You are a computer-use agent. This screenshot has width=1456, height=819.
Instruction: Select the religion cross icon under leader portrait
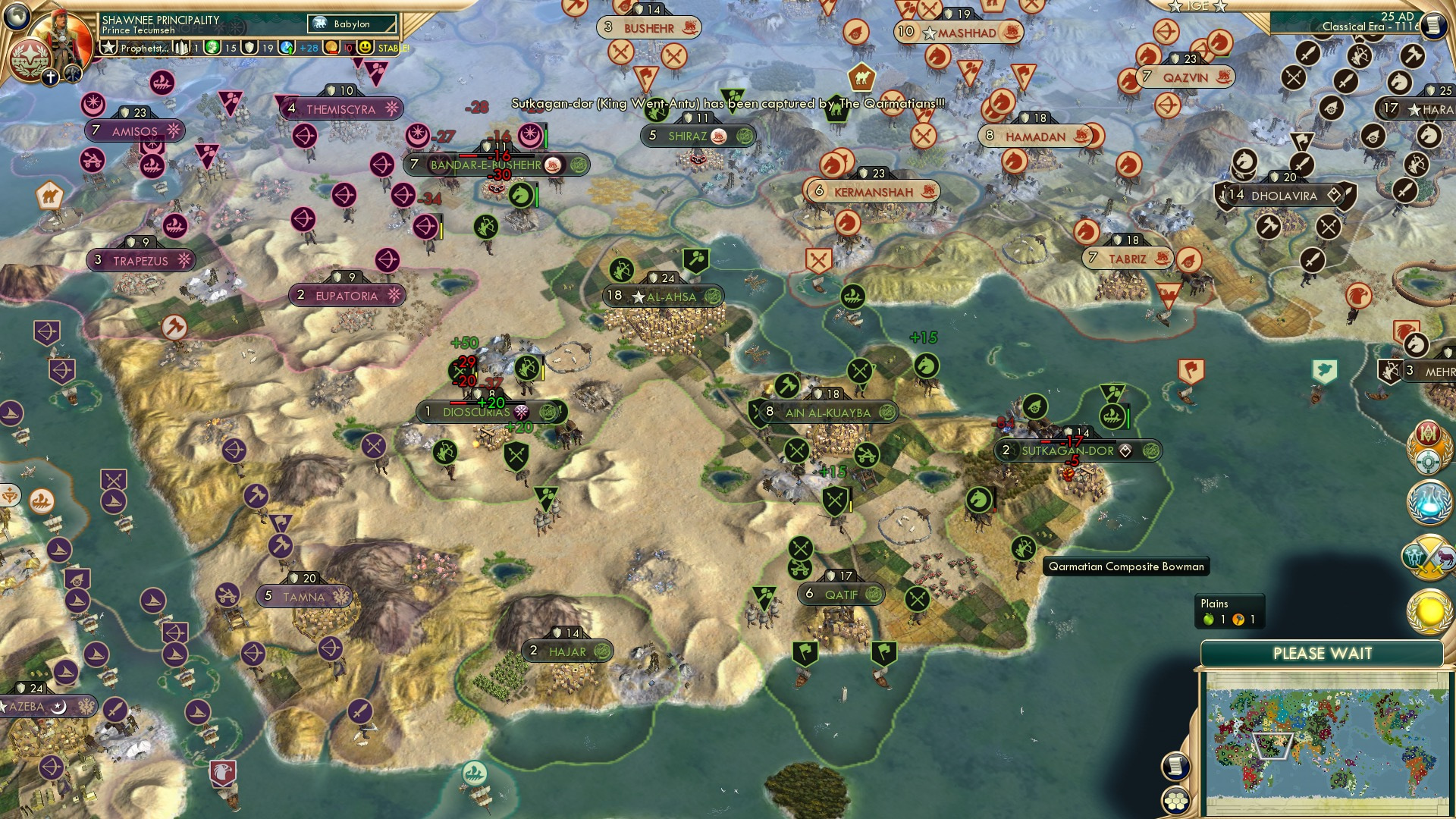point(51,77)
